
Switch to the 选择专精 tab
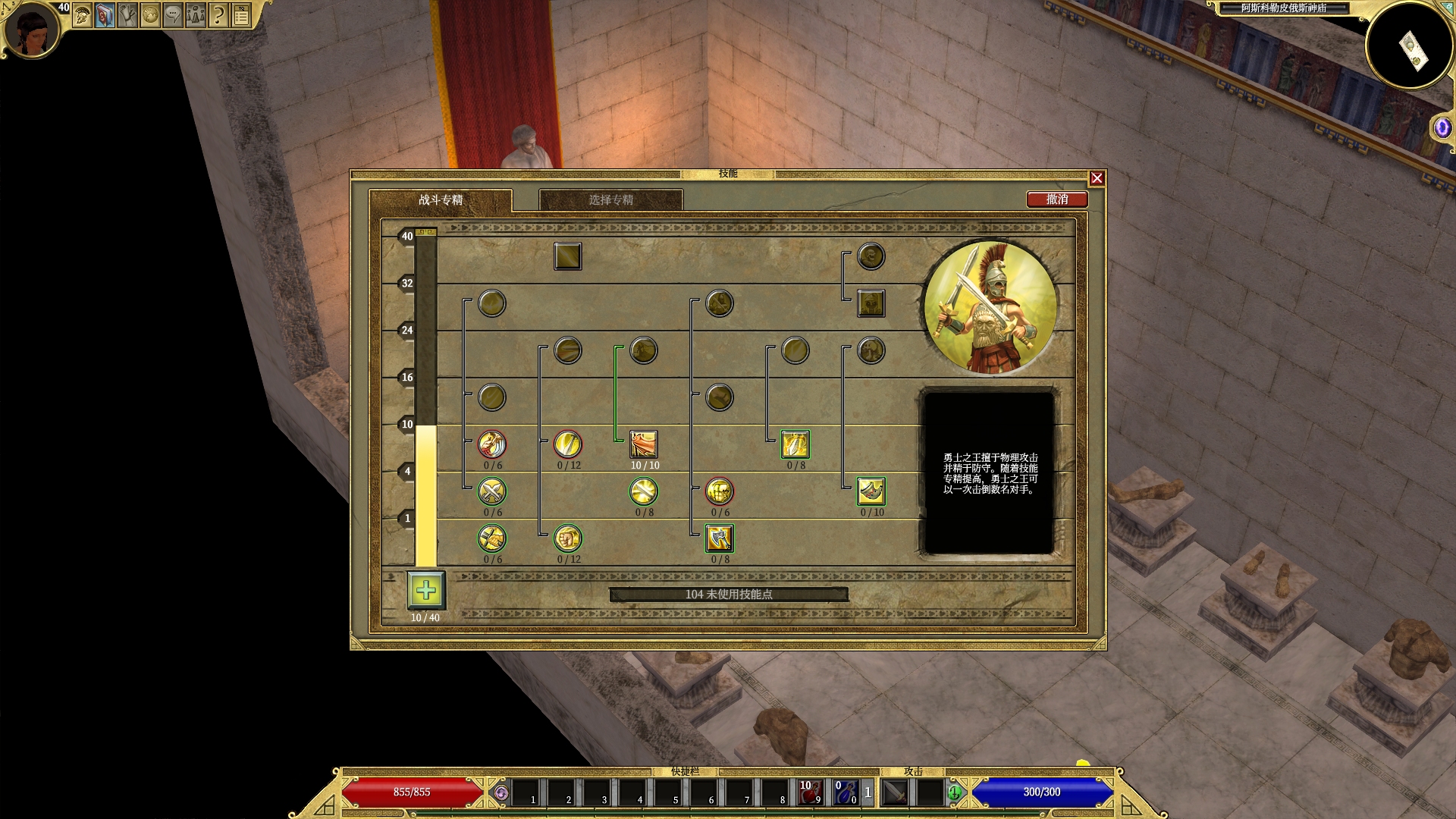[610, 200]
